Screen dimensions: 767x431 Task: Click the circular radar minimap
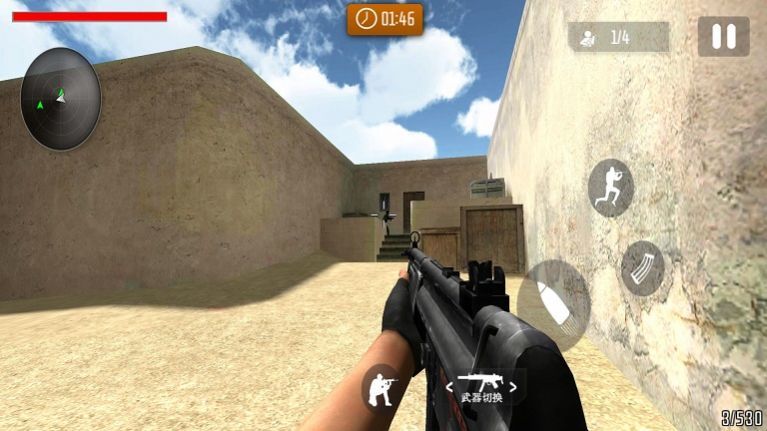pos(61,99)
